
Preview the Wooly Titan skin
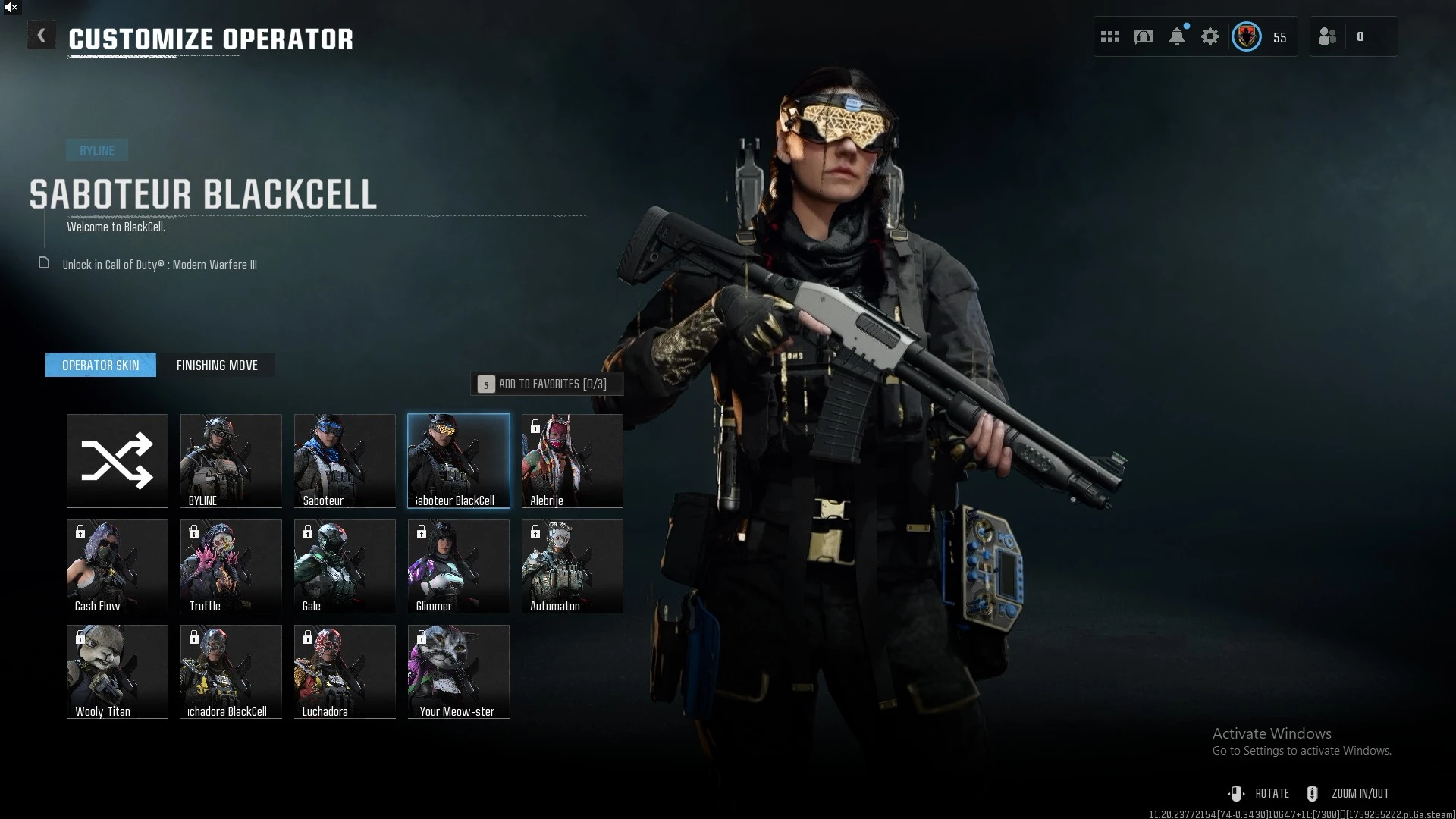118,671
